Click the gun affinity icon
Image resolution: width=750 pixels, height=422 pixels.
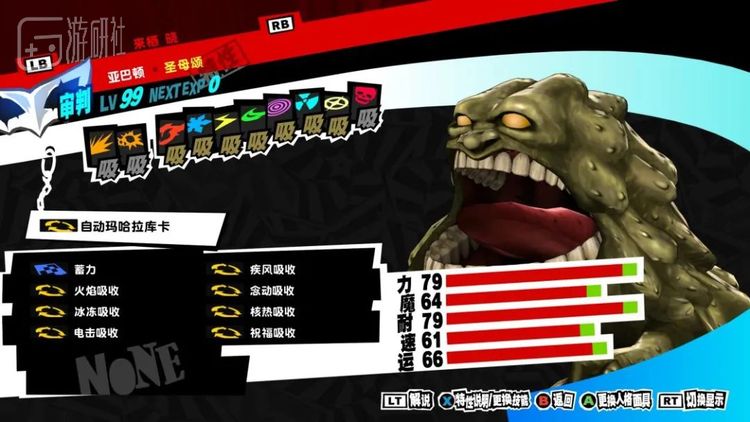132,138
